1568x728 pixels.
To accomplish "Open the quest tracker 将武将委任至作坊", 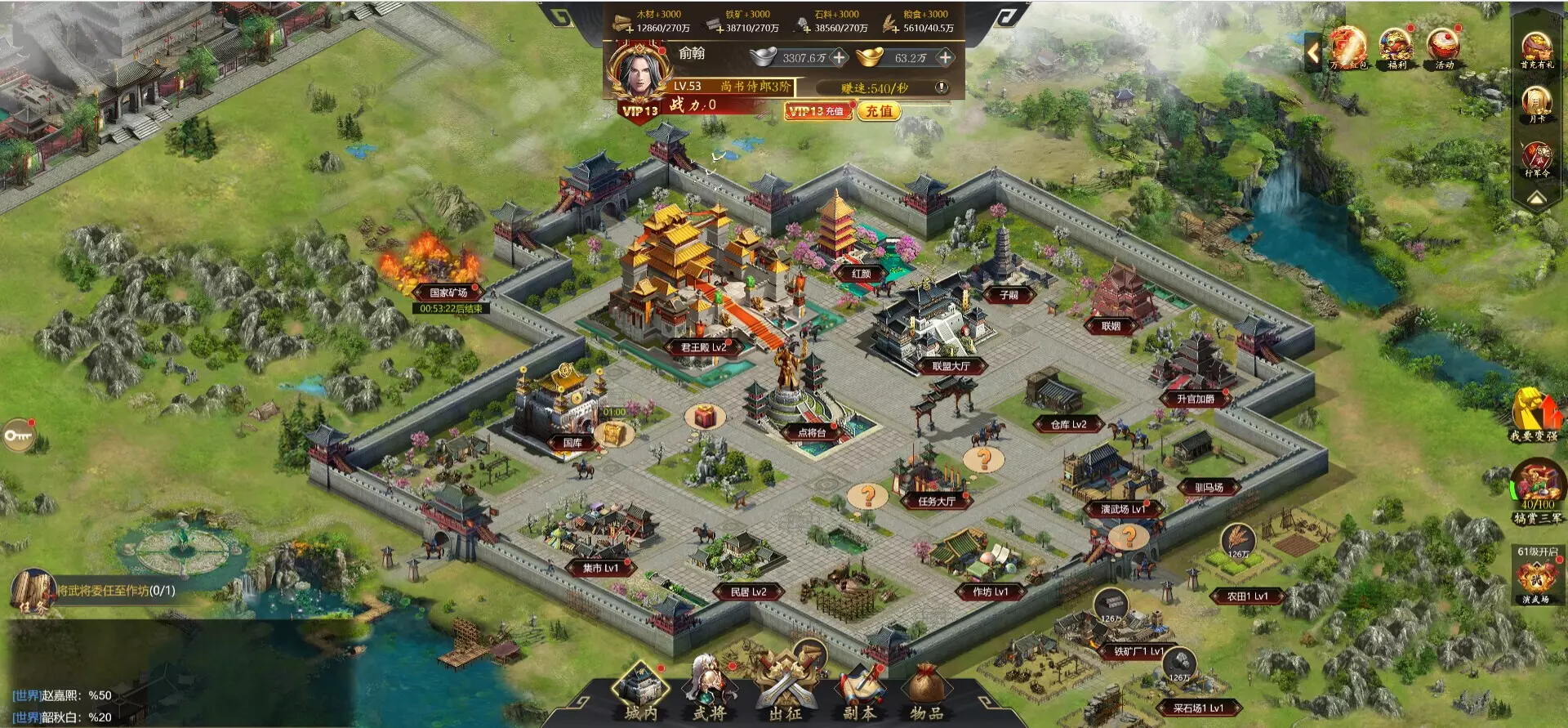I will (x=114, y=591).
